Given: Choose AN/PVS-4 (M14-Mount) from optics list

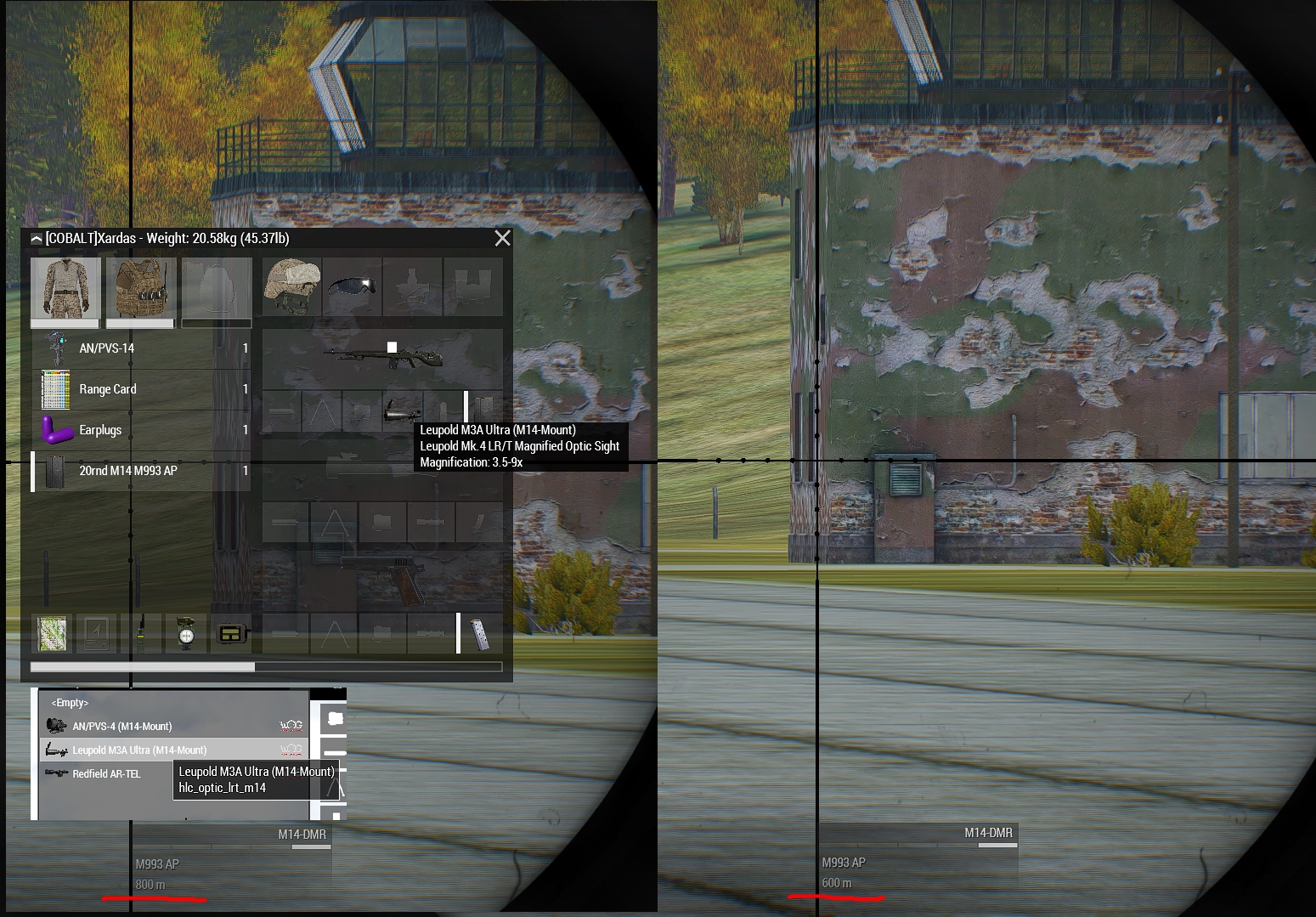Looking at the screenshot, I should click(122, 727).
